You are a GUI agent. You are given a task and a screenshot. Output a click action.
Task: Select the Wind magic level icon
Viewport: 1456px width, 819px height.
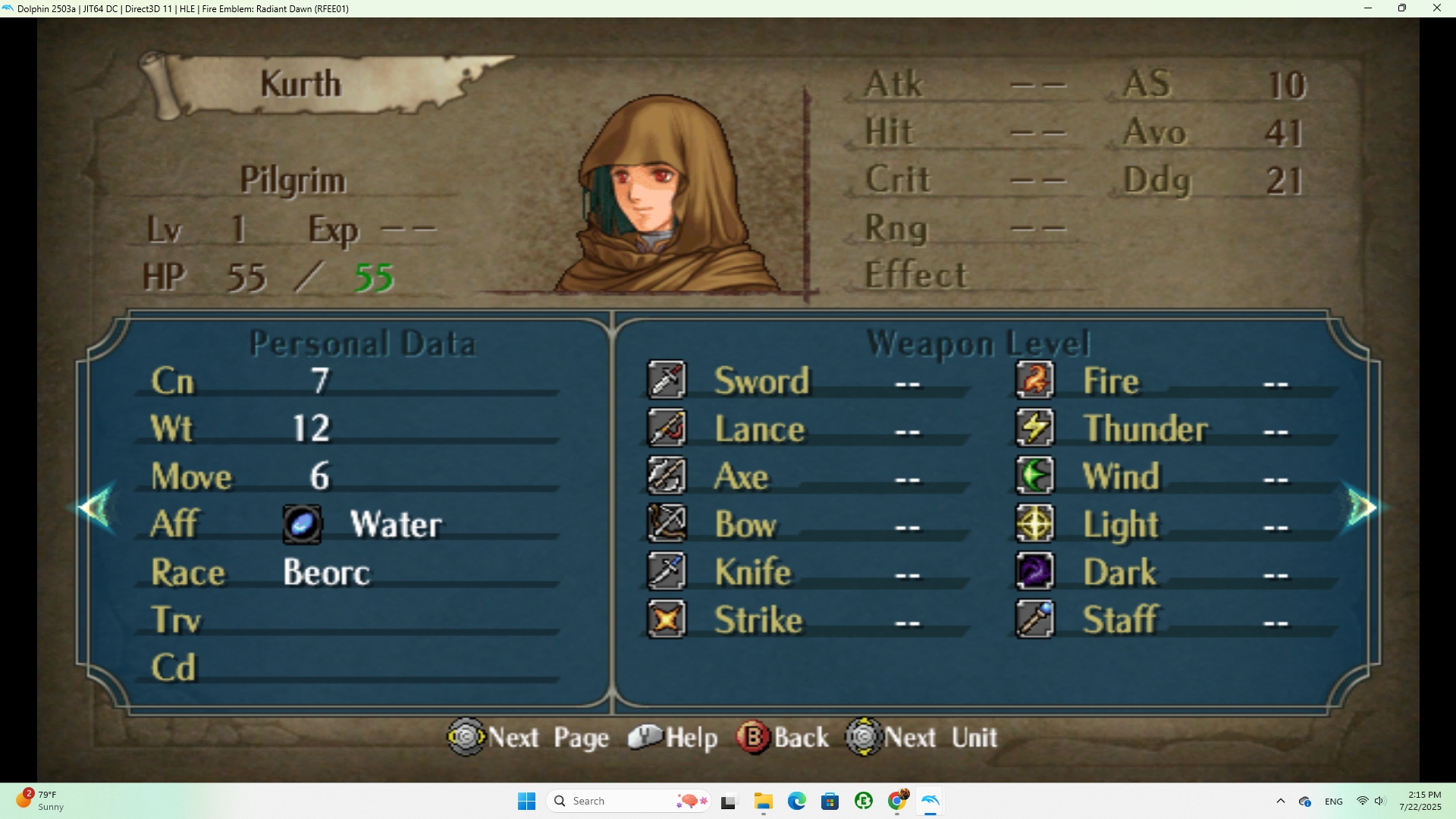click(1034, 476)
